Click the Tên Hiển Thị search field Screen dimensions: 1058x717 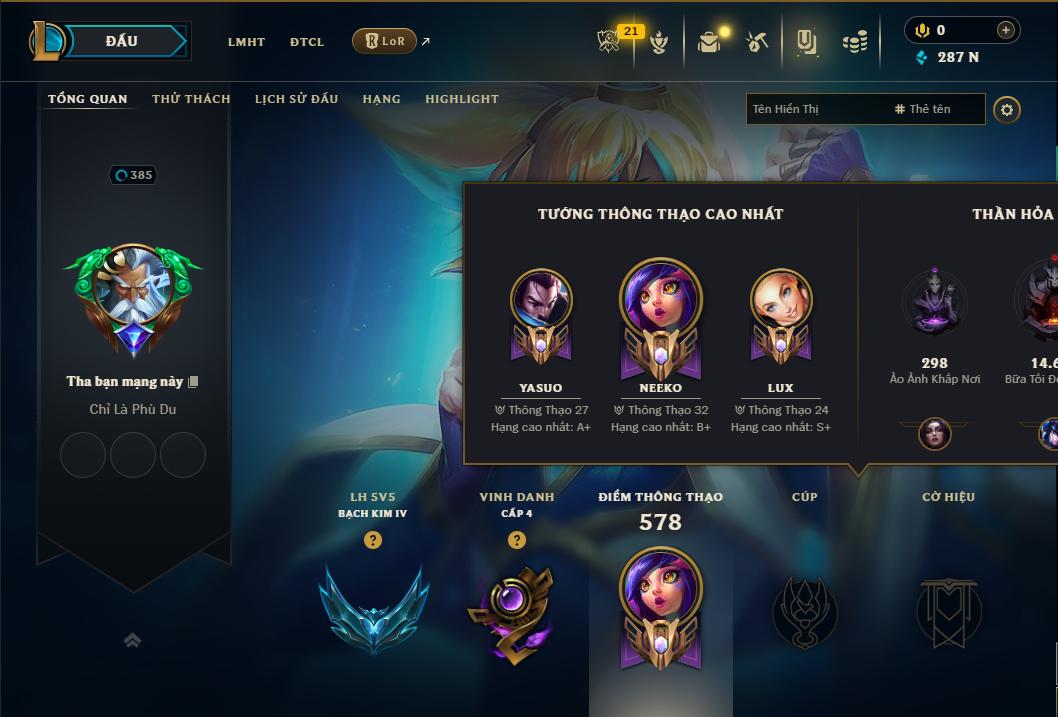[815, 109]
